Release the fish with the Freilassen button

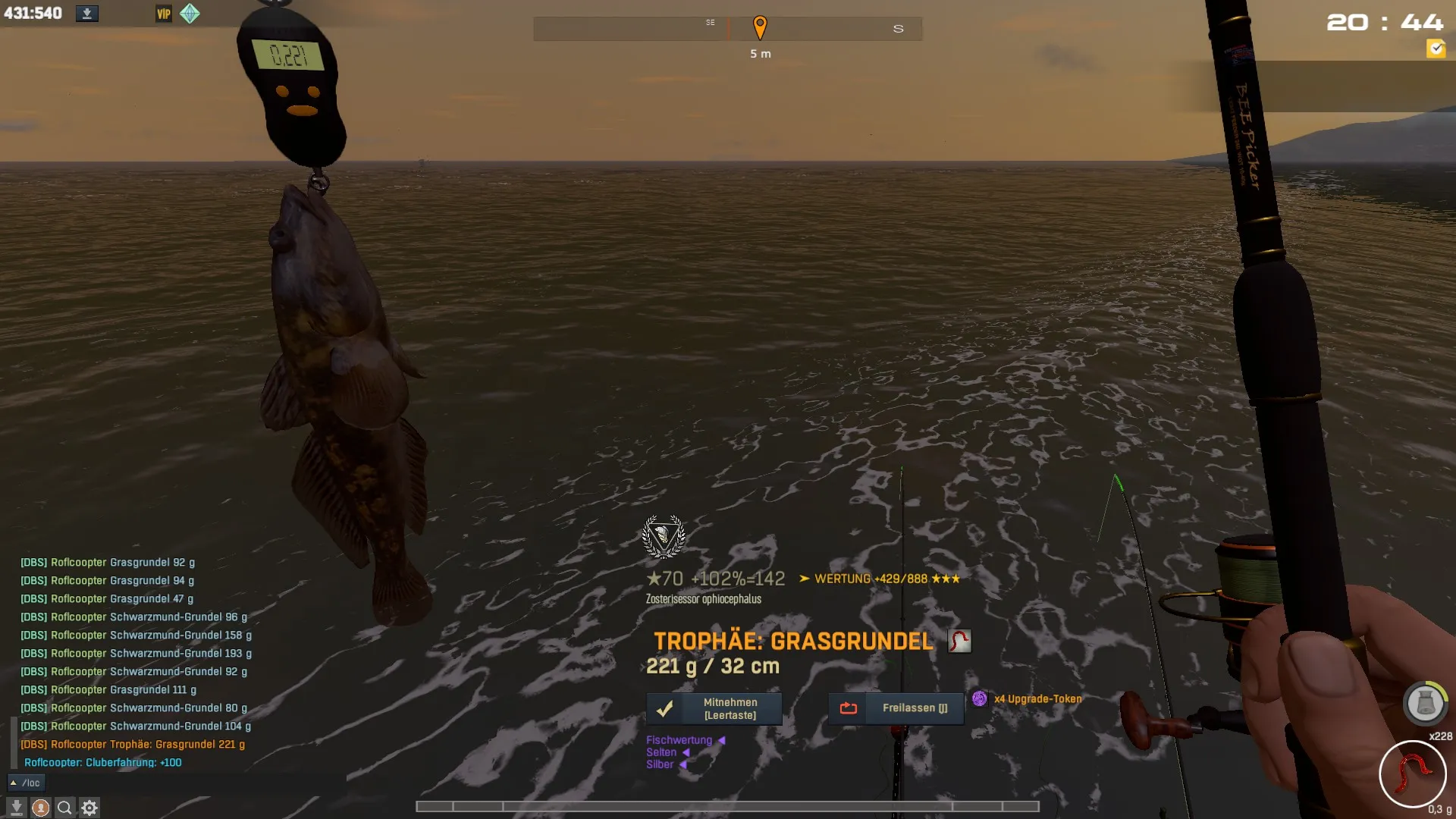(x=896, y=708)
